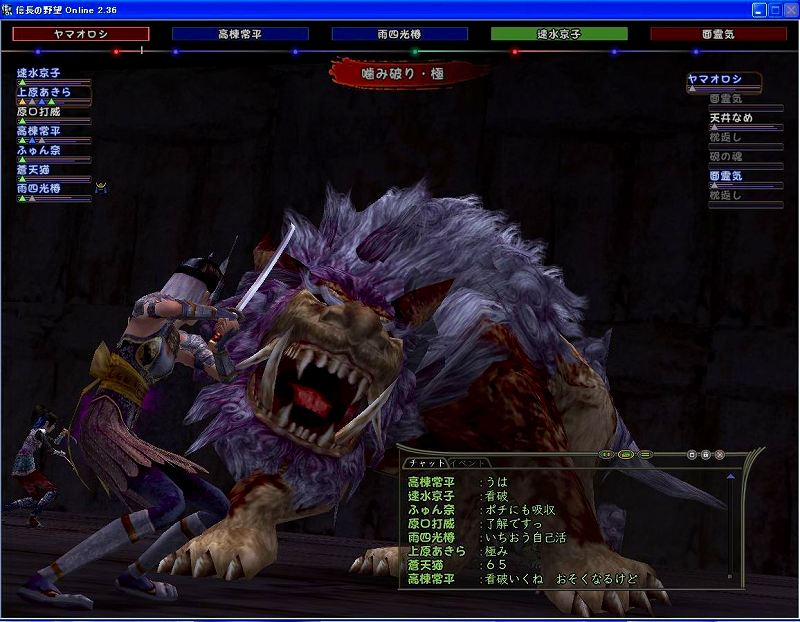Minimize the game window
The height and width of the screenshot is (622, 800).
click(755, 9)
